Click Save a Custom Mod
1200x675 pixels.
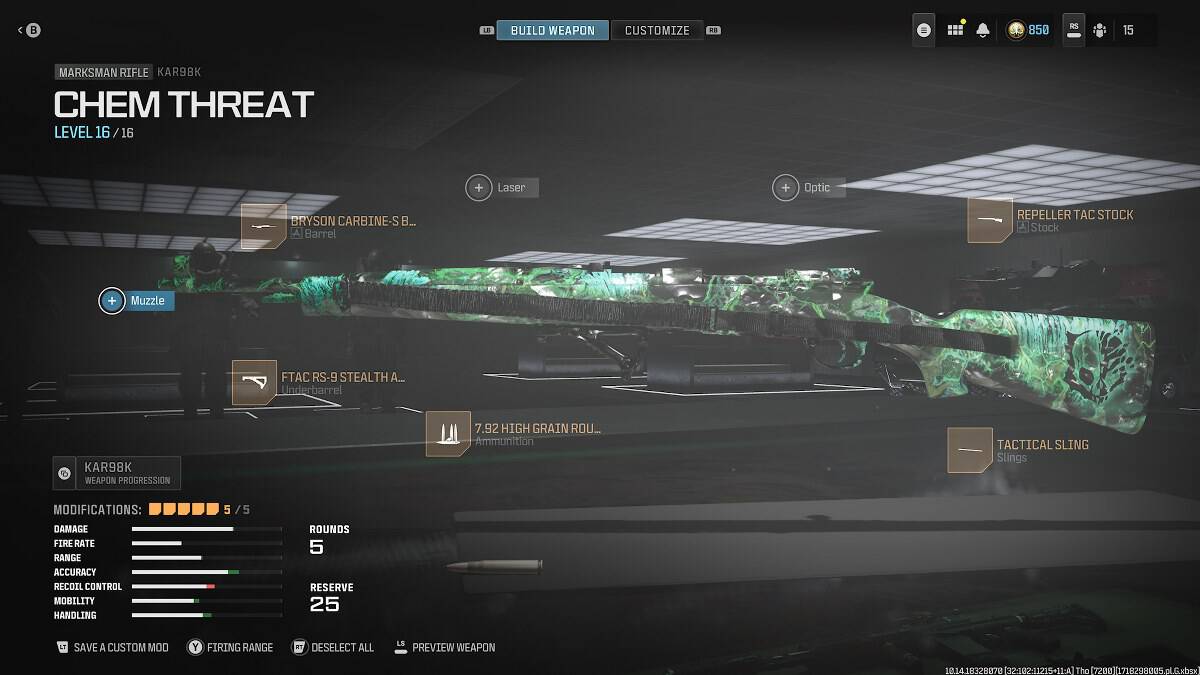point(113,647)
